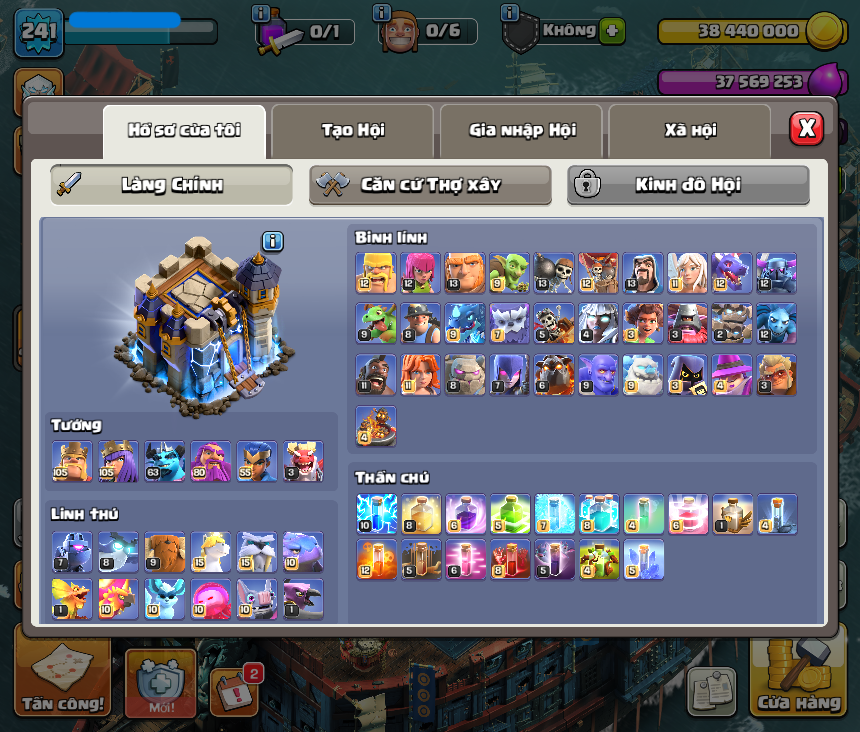Select the Barbarian King hero icon
The height and width of the screenshot is (732, 860).
[x=72, y=461]
